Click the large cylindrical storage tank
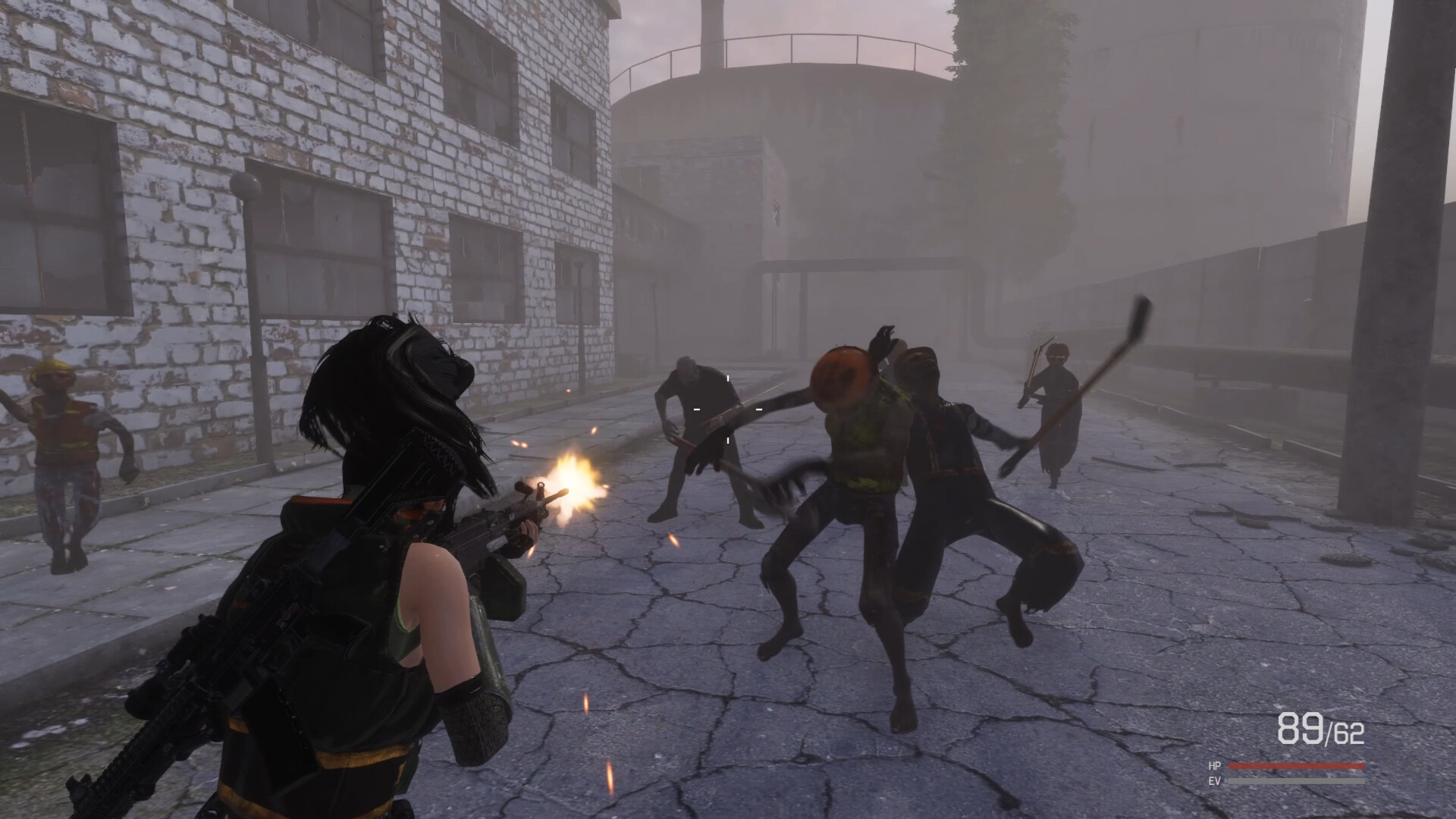Viewport: 1456px width, 819px height. click(796, 114)
